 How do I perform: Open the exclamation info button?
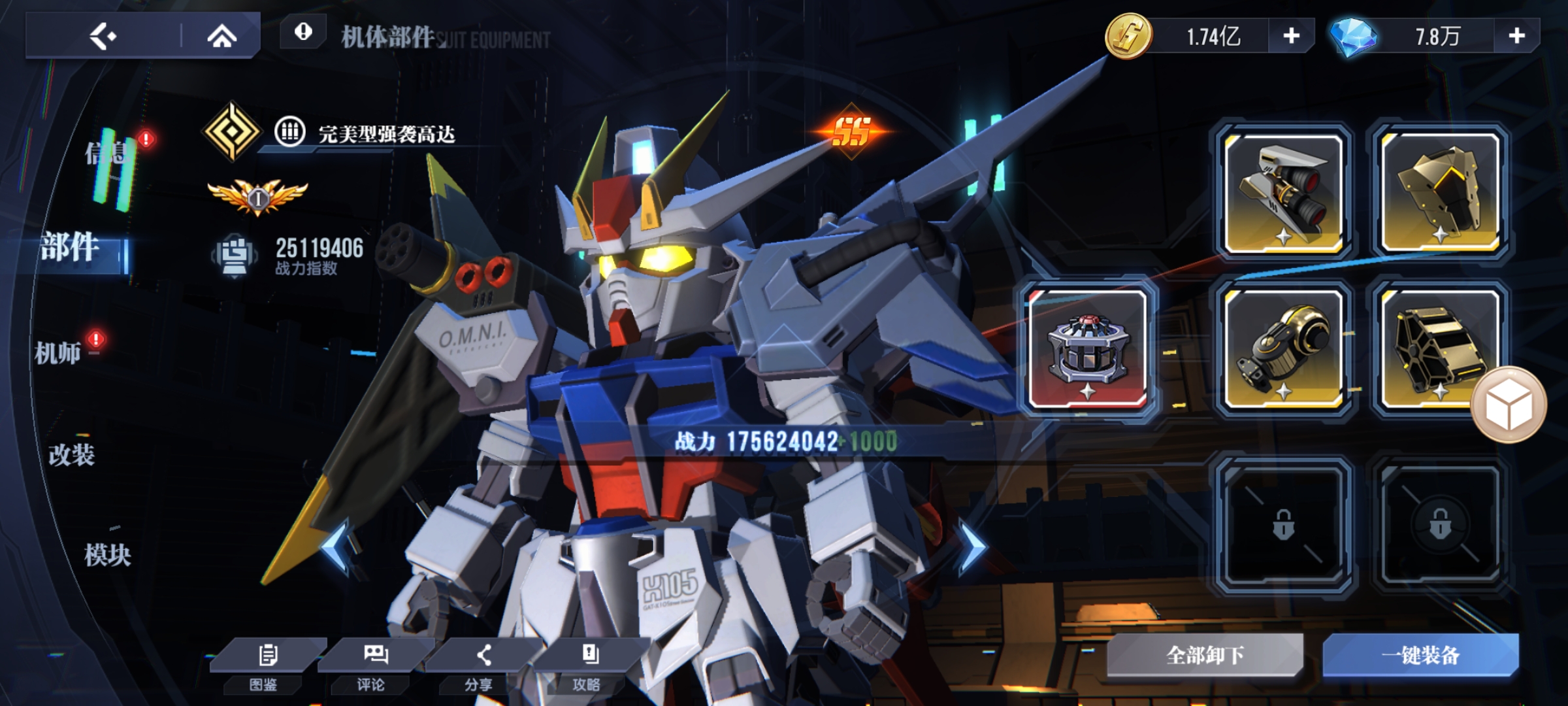[303, 32]
